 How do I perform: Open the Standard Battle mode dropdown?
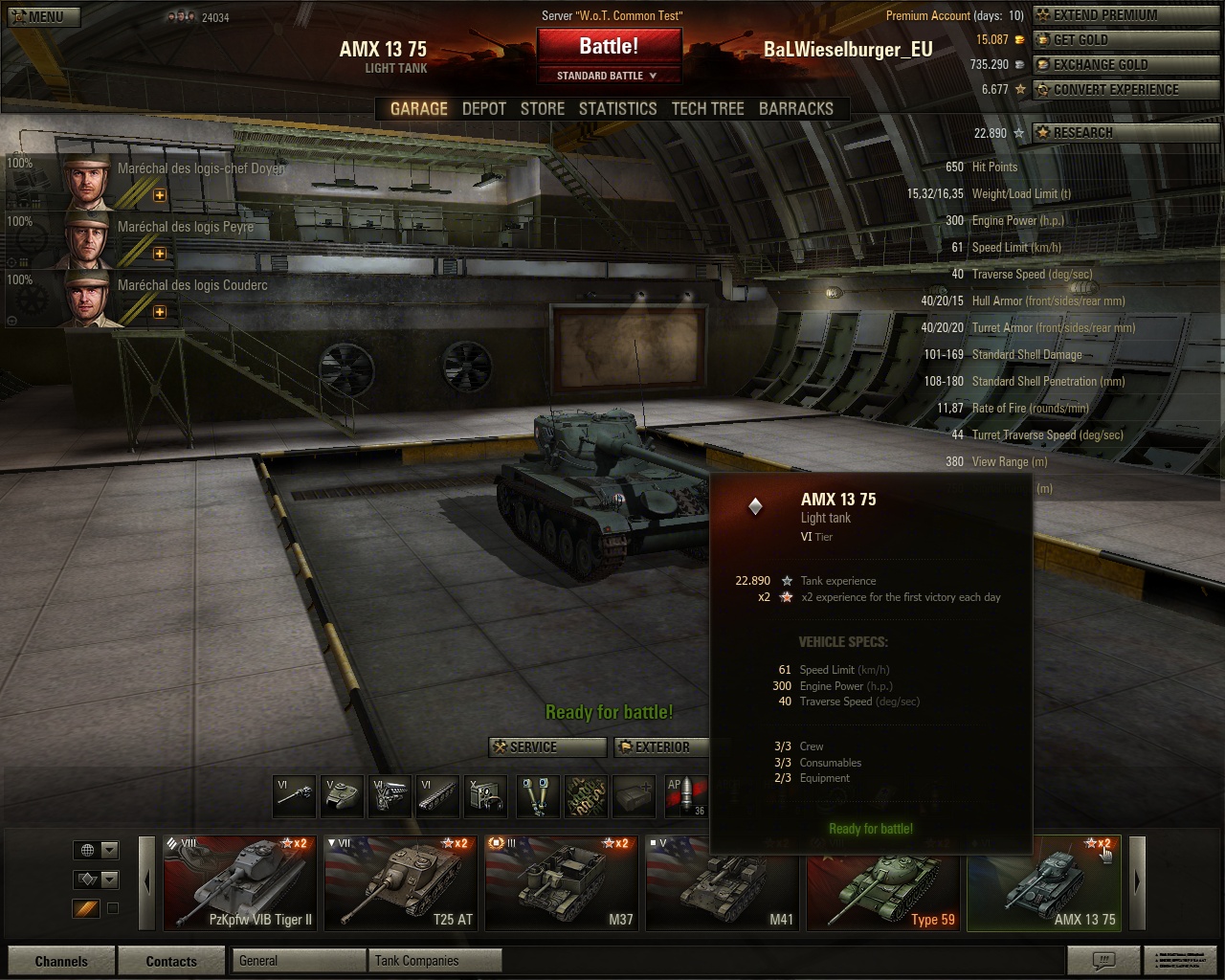tap(609, 76)
